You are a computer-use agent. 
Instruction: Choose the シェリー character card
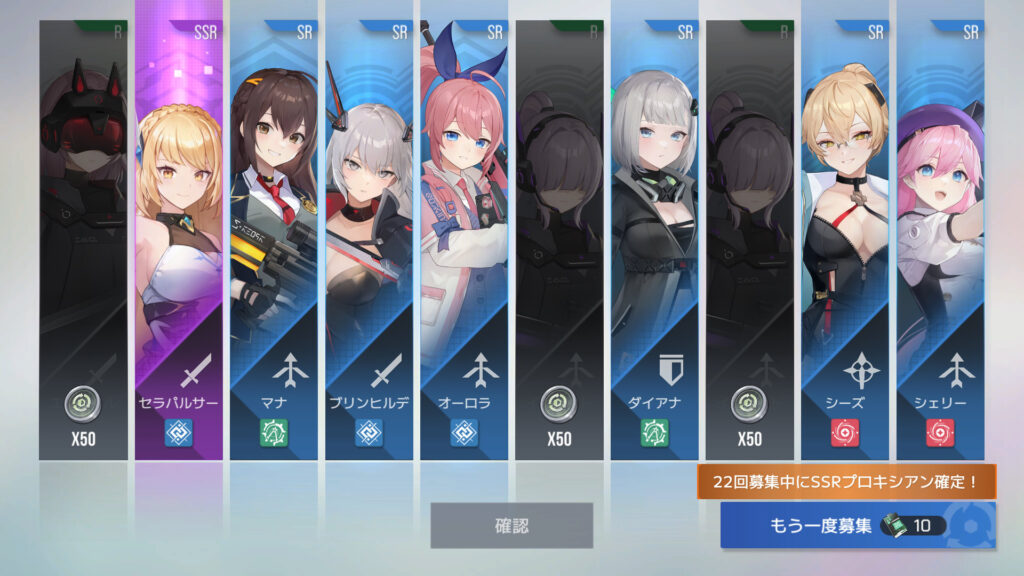pos(940,240)
